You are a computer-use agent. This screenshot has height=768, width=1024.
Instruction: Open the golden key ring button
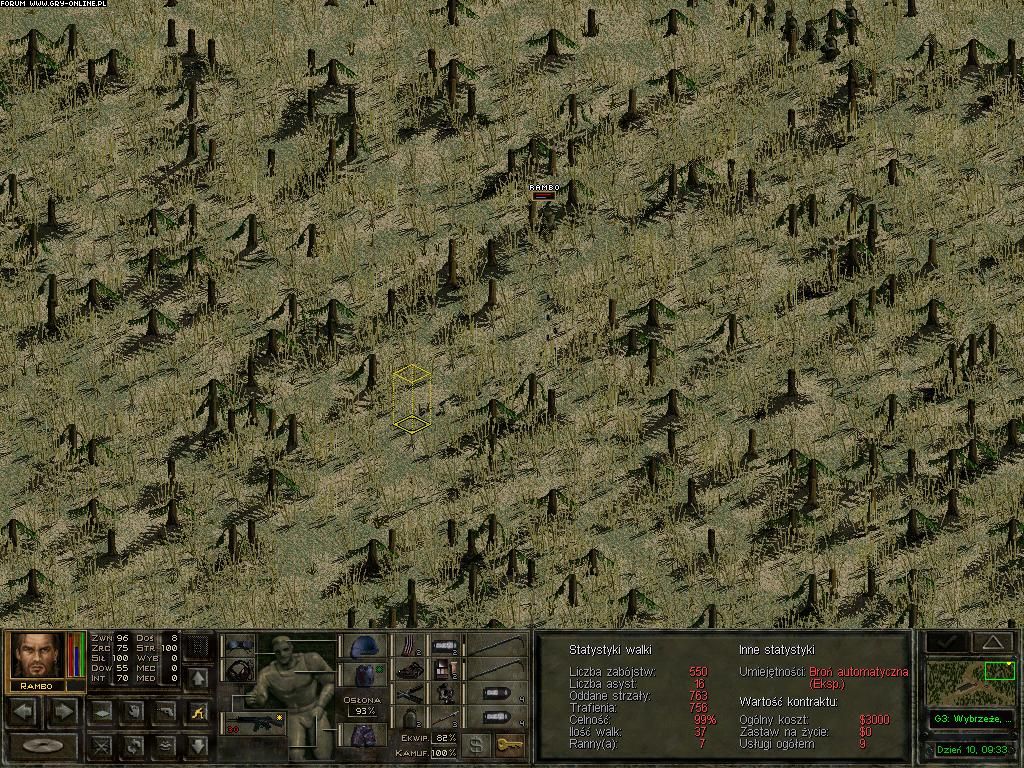pyautogui.click(x=510, y=745)
